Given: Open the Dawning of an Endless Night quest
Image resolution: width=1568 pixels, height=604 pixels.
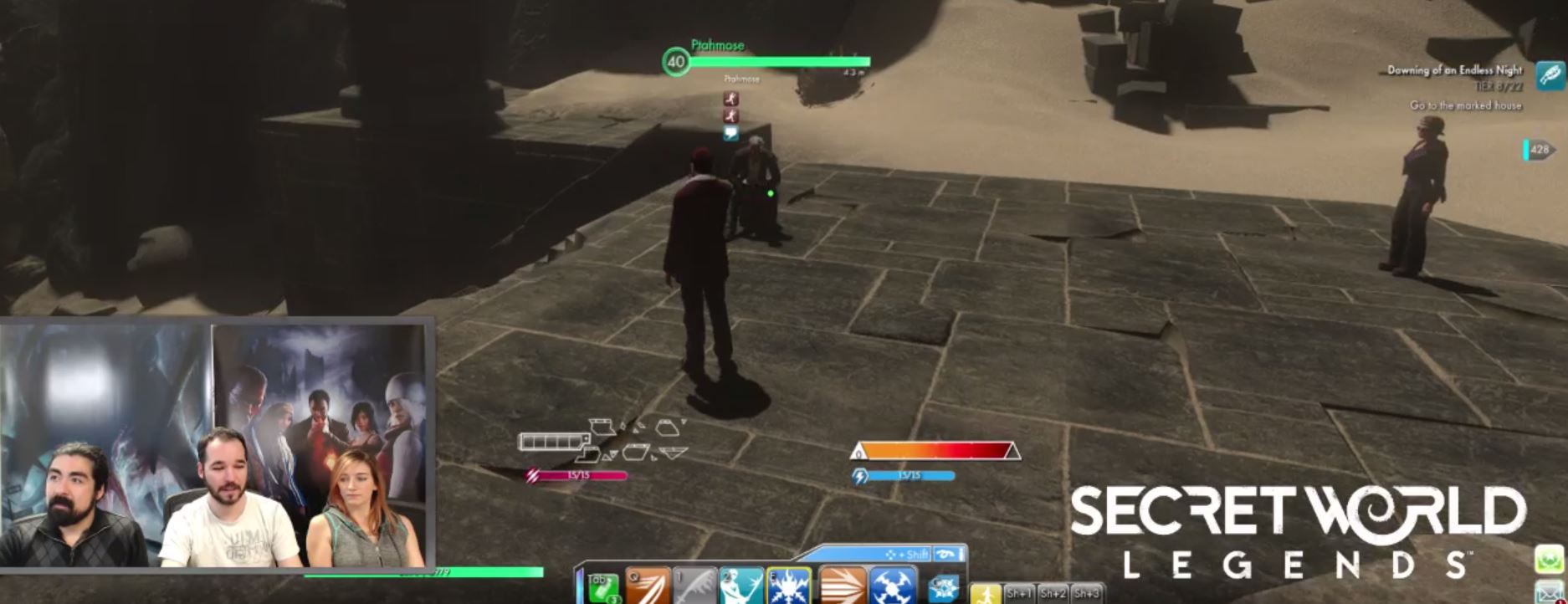Looking at the screenshot, I should click(x=1454, y=71).
